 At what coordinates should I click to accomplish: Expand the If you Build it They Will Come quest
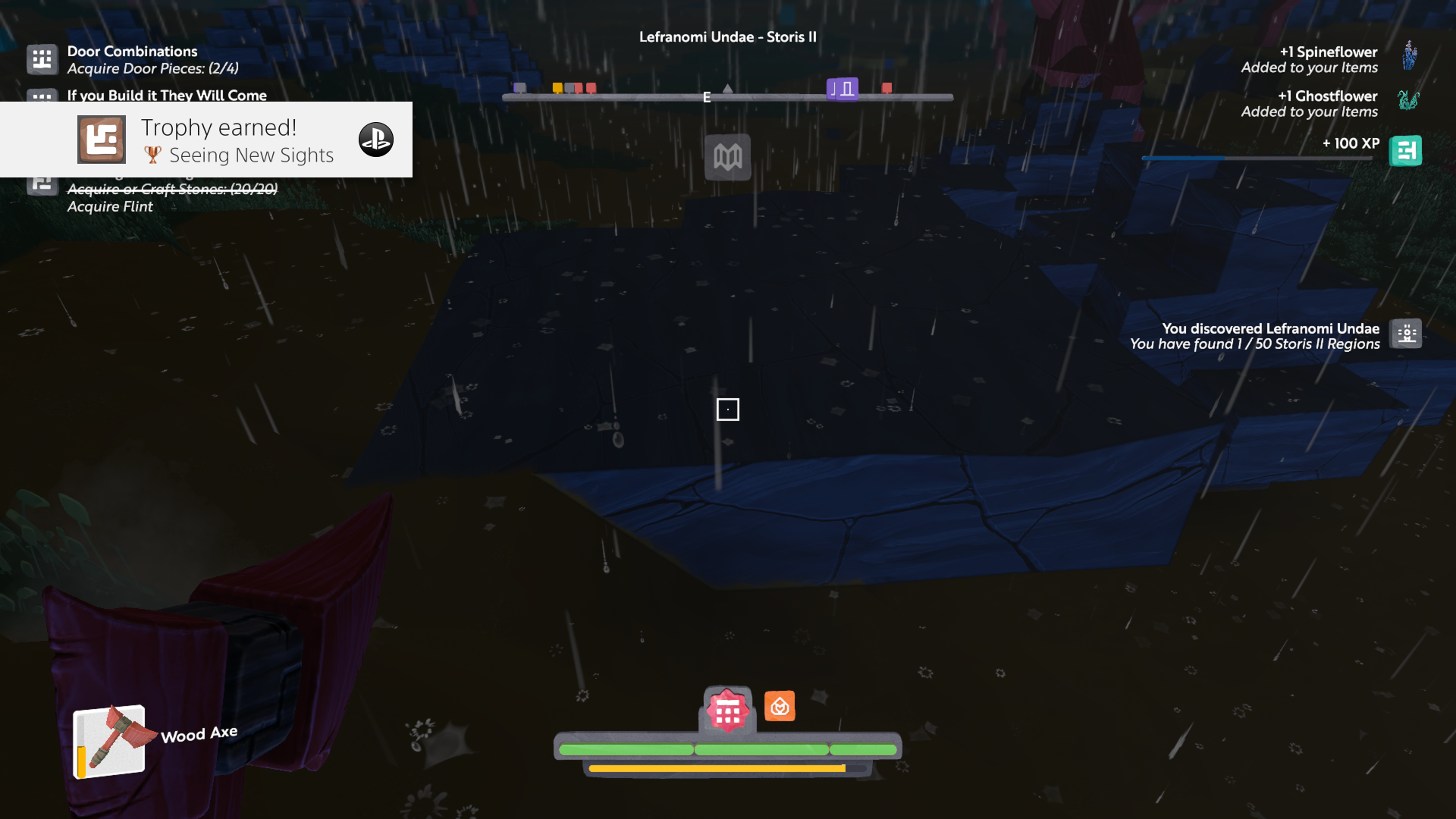point(167,96)
